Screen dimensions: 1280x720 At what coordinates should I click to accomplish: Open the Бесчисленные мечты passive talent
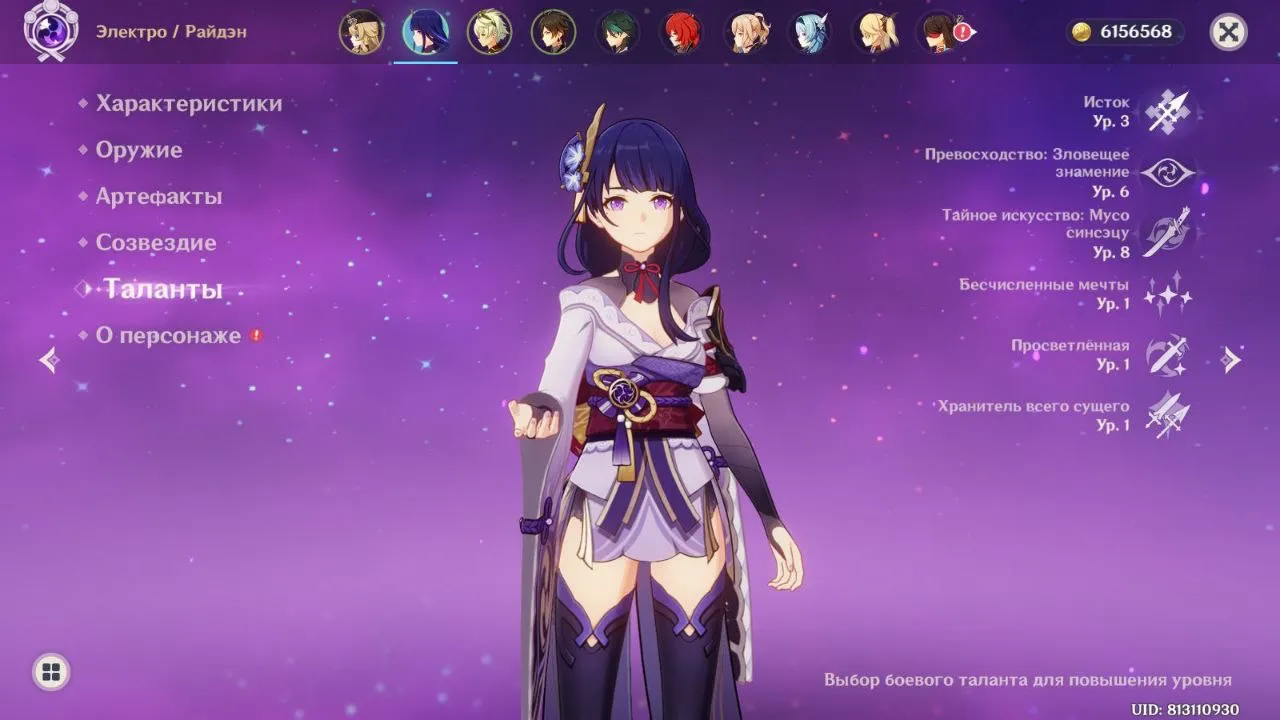1167,294
